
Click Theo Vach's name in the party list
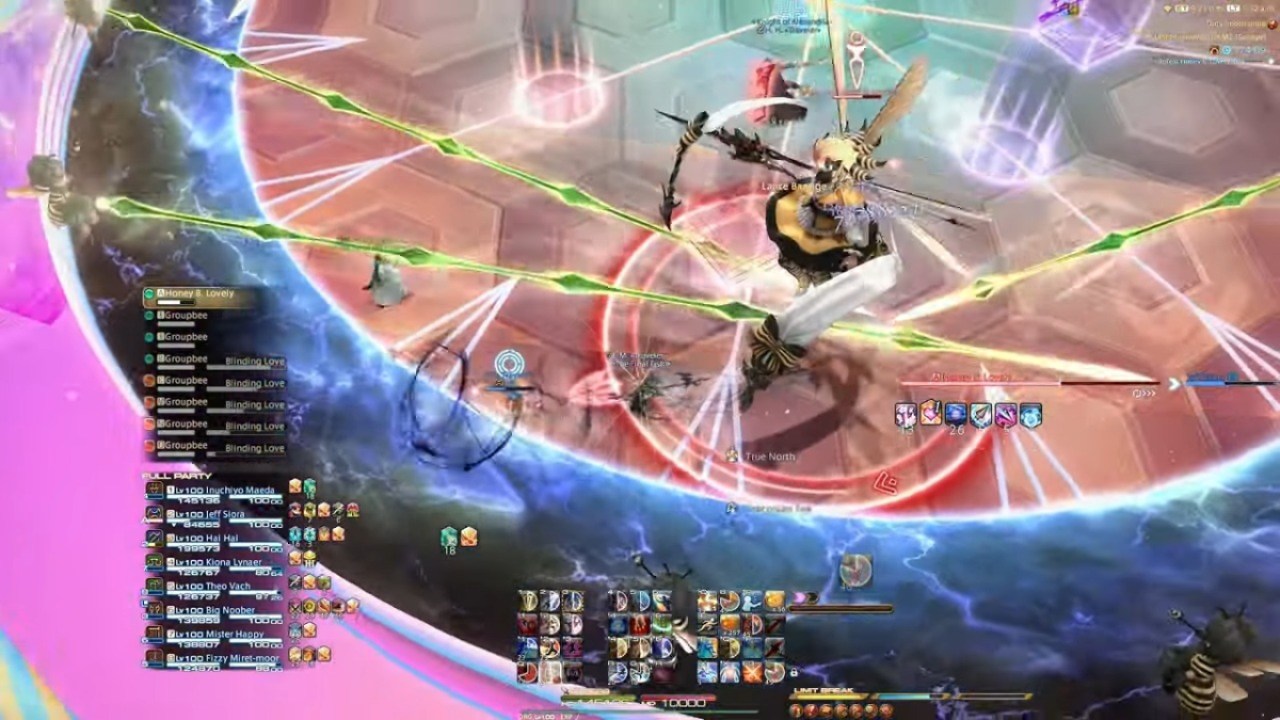click(230, 585)
